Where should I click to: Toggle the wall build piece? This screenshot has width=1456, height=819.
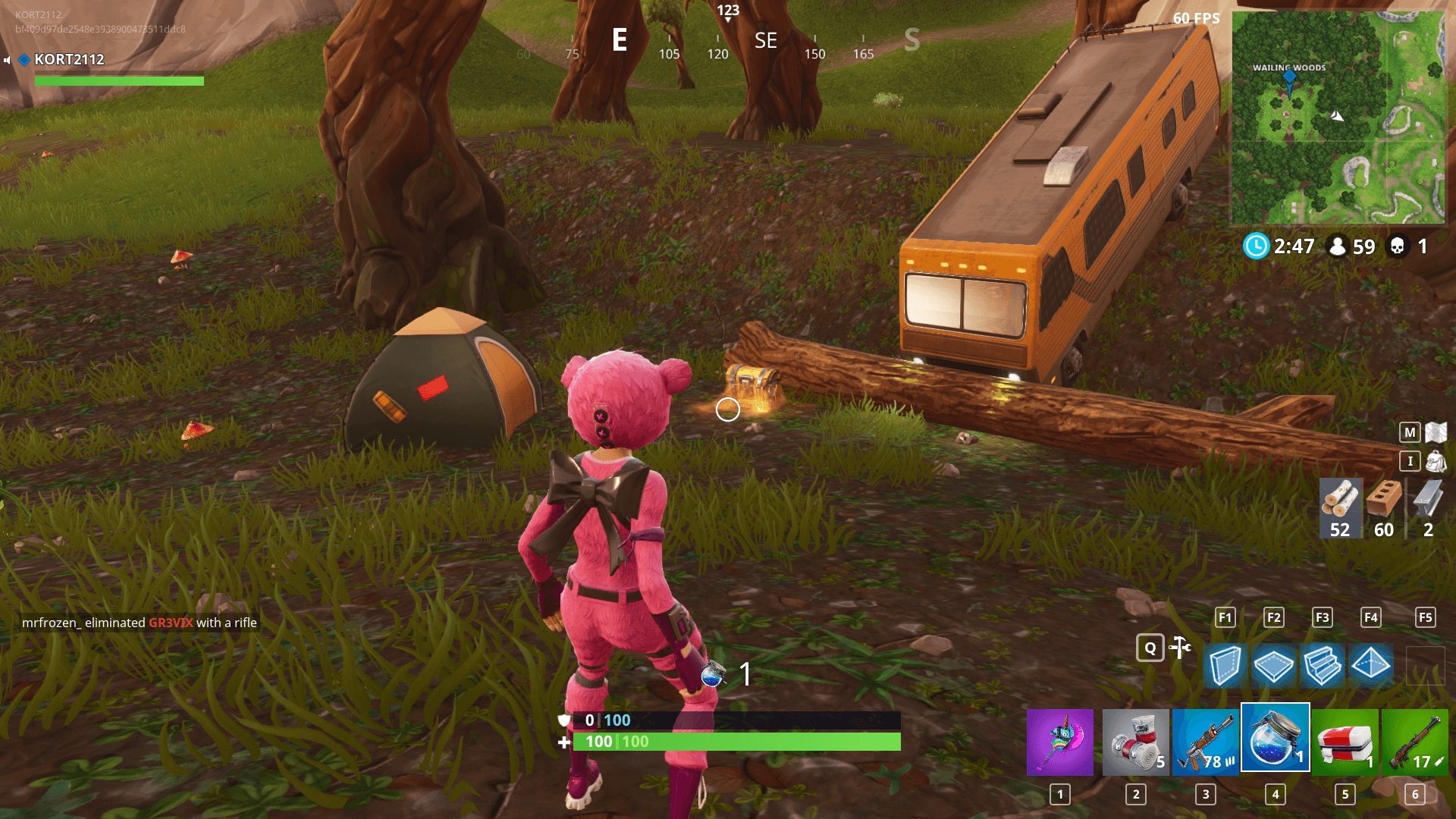click(x=1227, y=666)
